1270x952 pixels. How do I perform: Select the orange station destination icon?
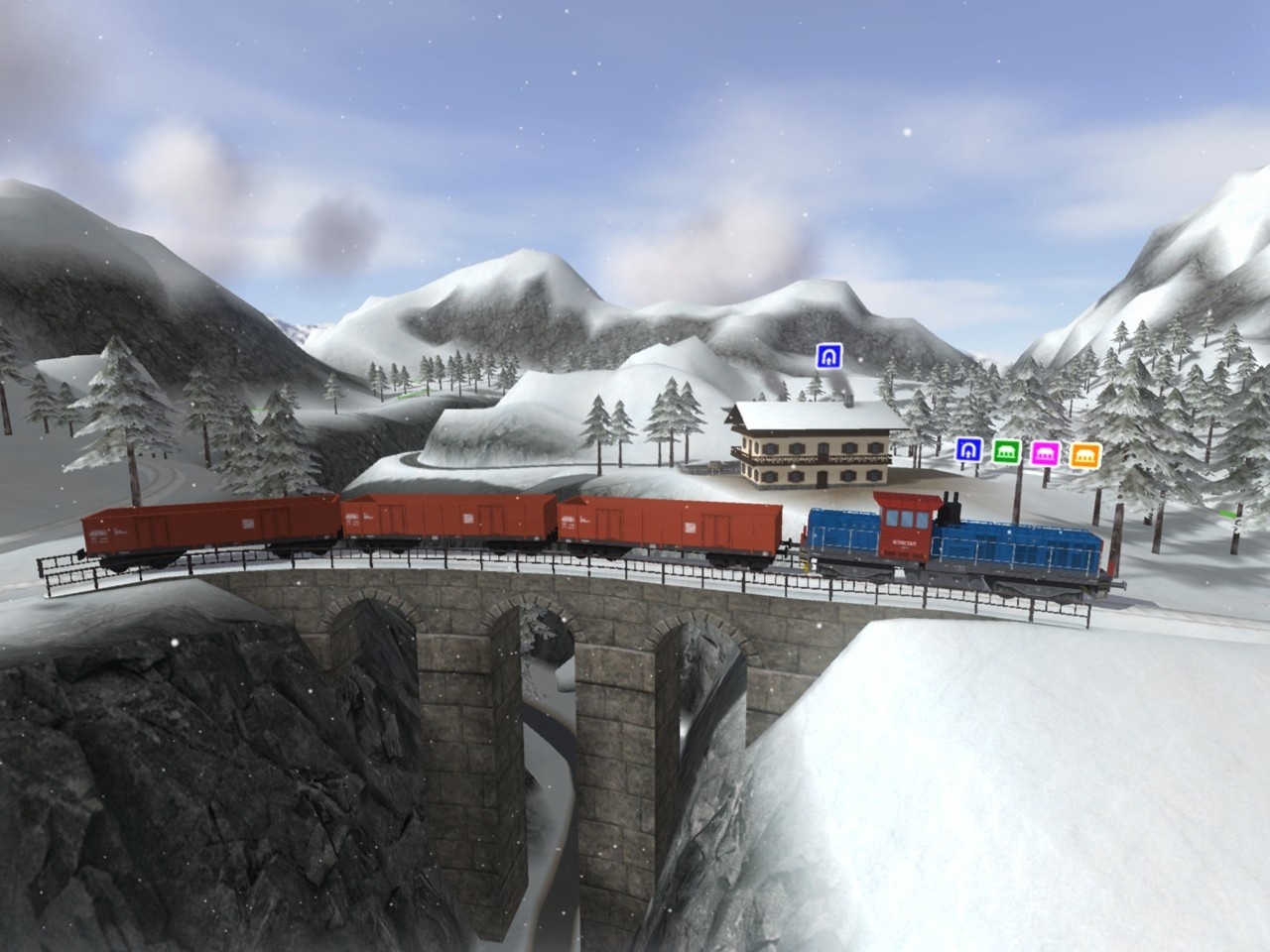click(x=1085, y=453)
